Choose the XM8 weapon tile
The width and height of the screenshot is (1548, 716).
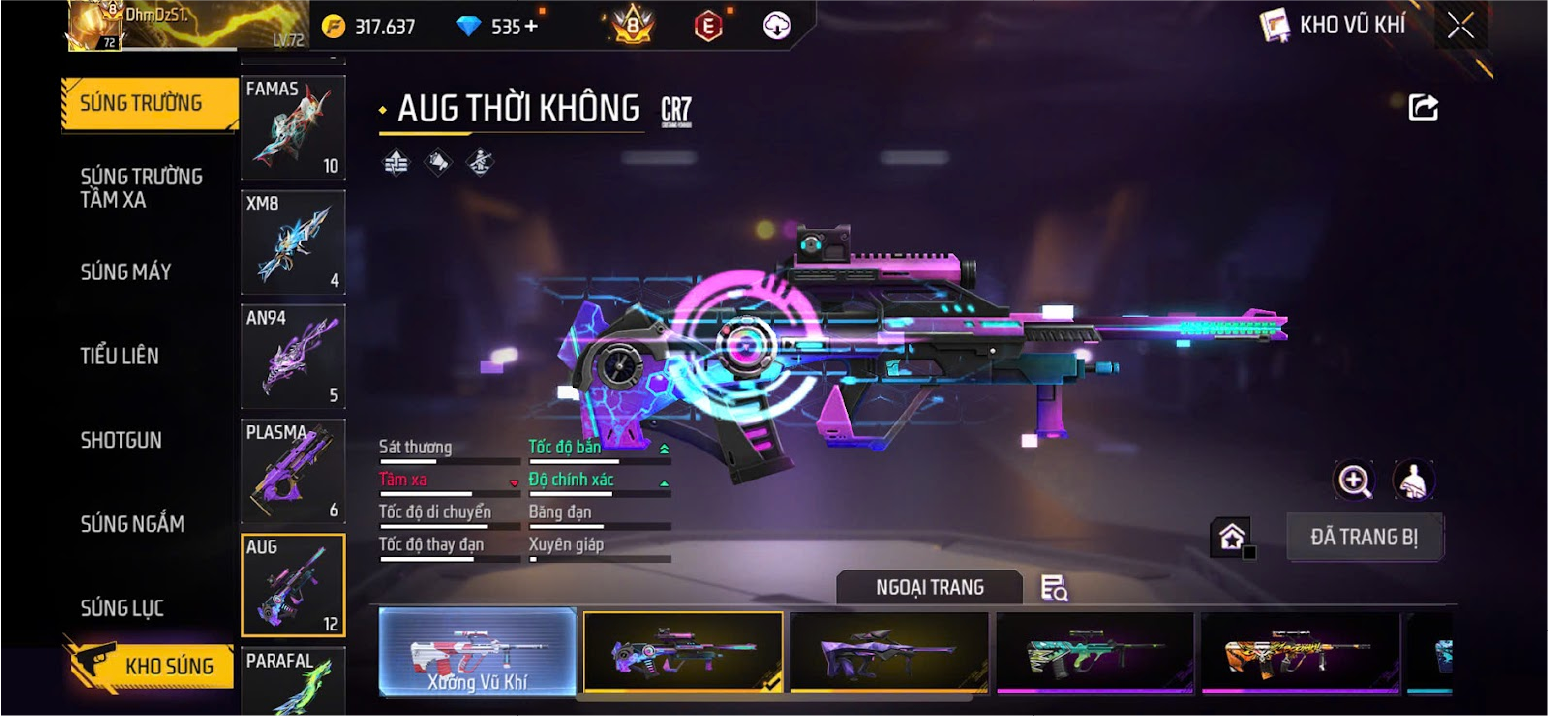tap(293, 241)
